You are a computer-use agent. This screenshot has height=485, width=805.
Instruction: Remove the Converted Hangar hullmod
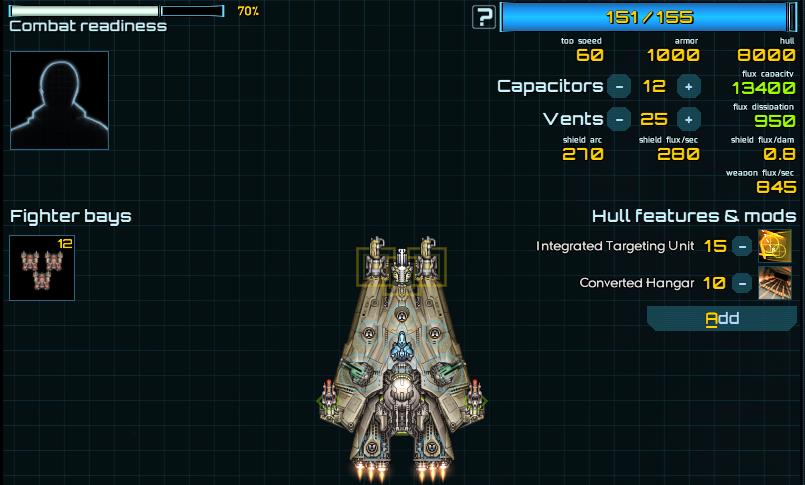741,283
